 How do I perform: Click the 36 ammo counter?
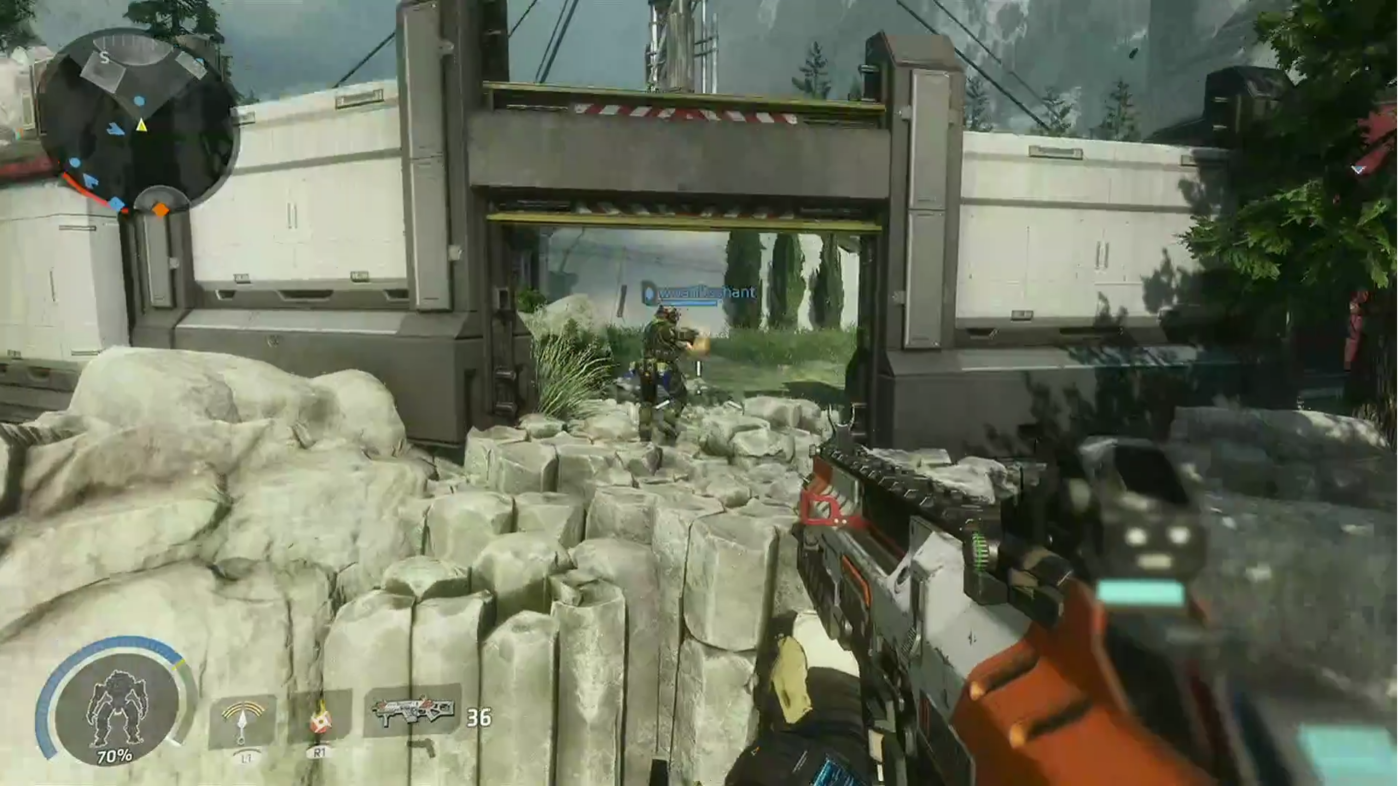(477, 715)
